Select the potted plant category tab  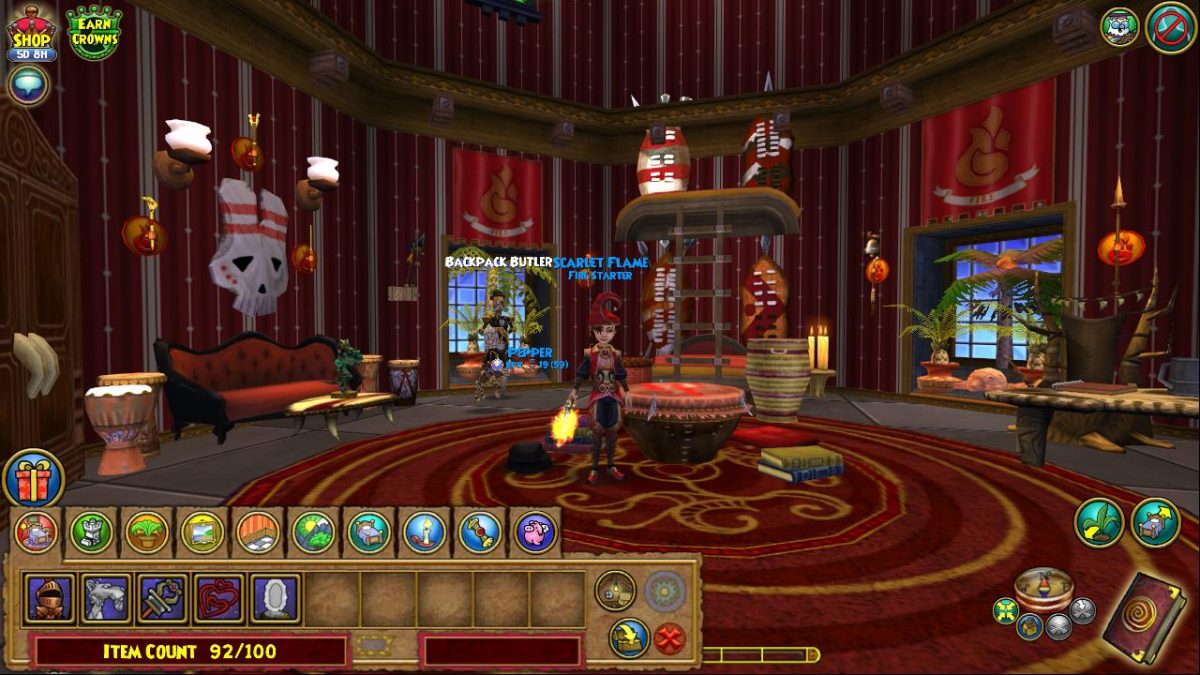(146, 533)
